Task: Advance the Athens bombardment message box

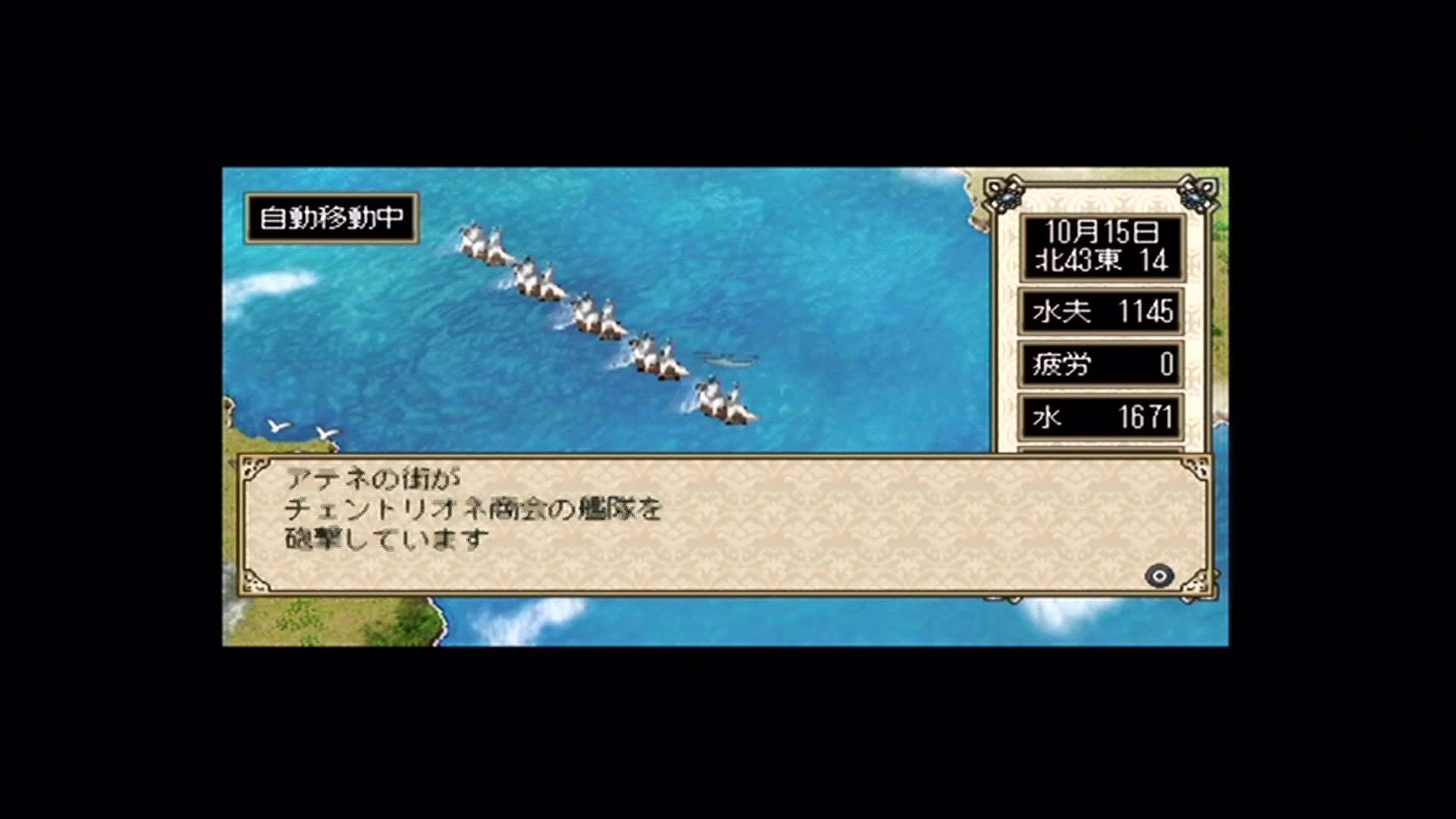Action: (1159, 576)
